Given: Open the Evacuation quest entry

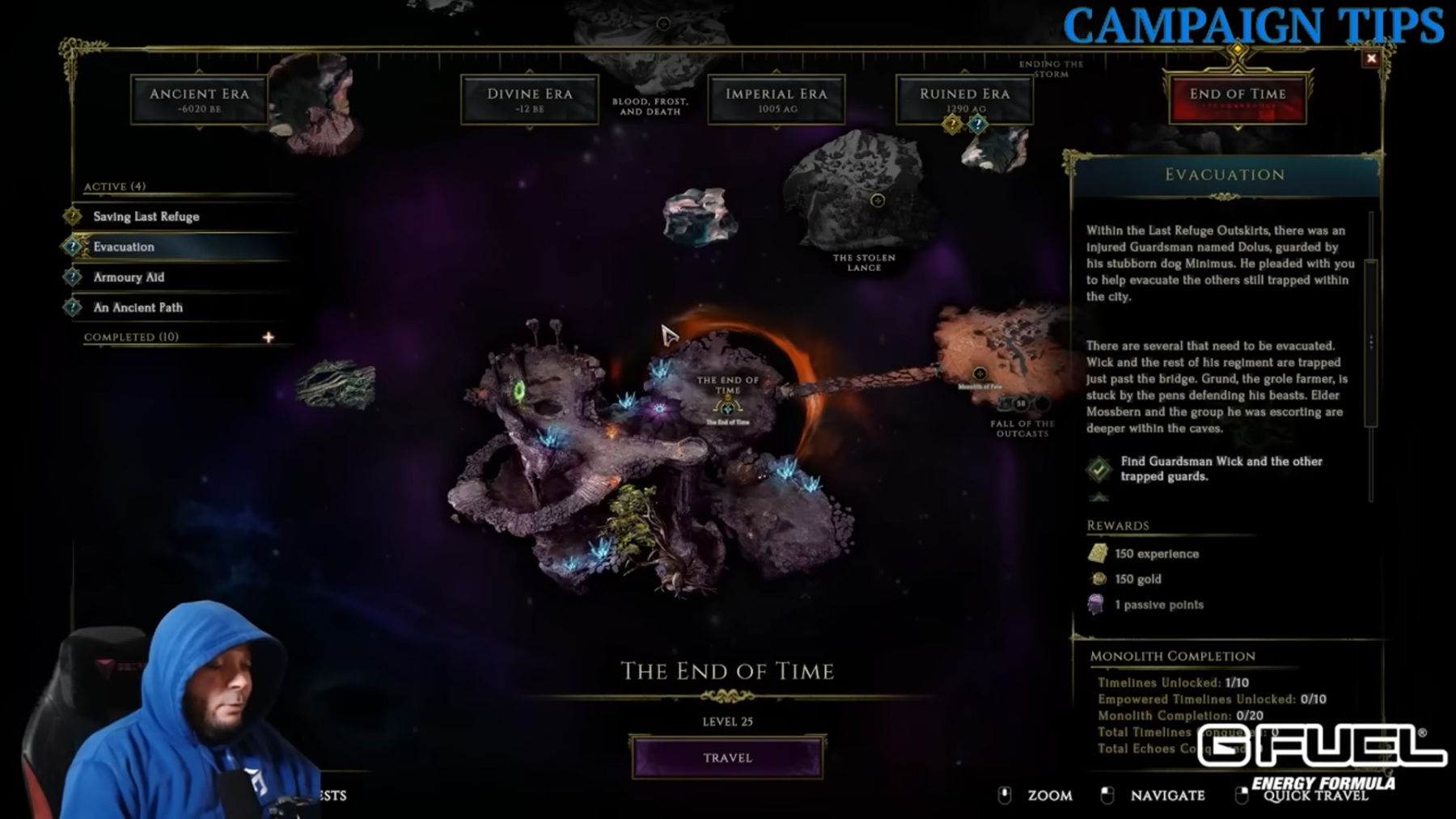Looking at the screenshot, I should coord(124,247).
